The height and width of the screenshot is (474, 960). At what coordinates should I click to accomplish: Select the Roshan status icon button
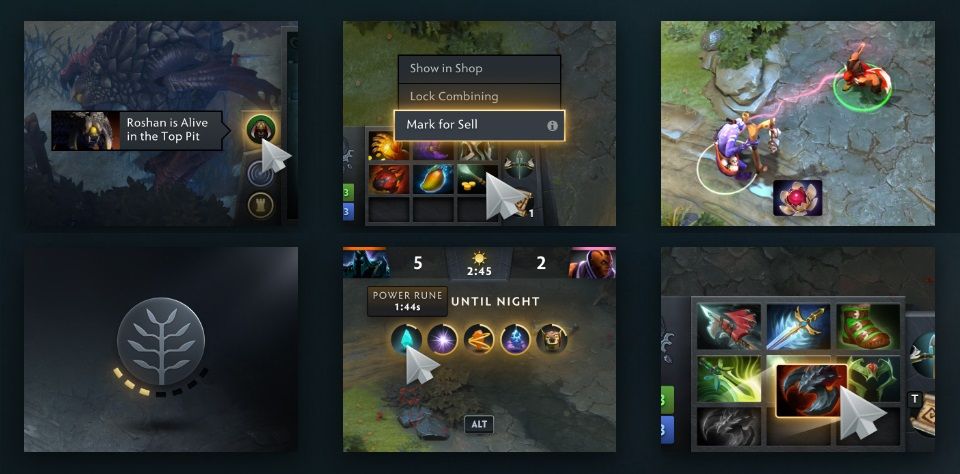pos(262,129)
